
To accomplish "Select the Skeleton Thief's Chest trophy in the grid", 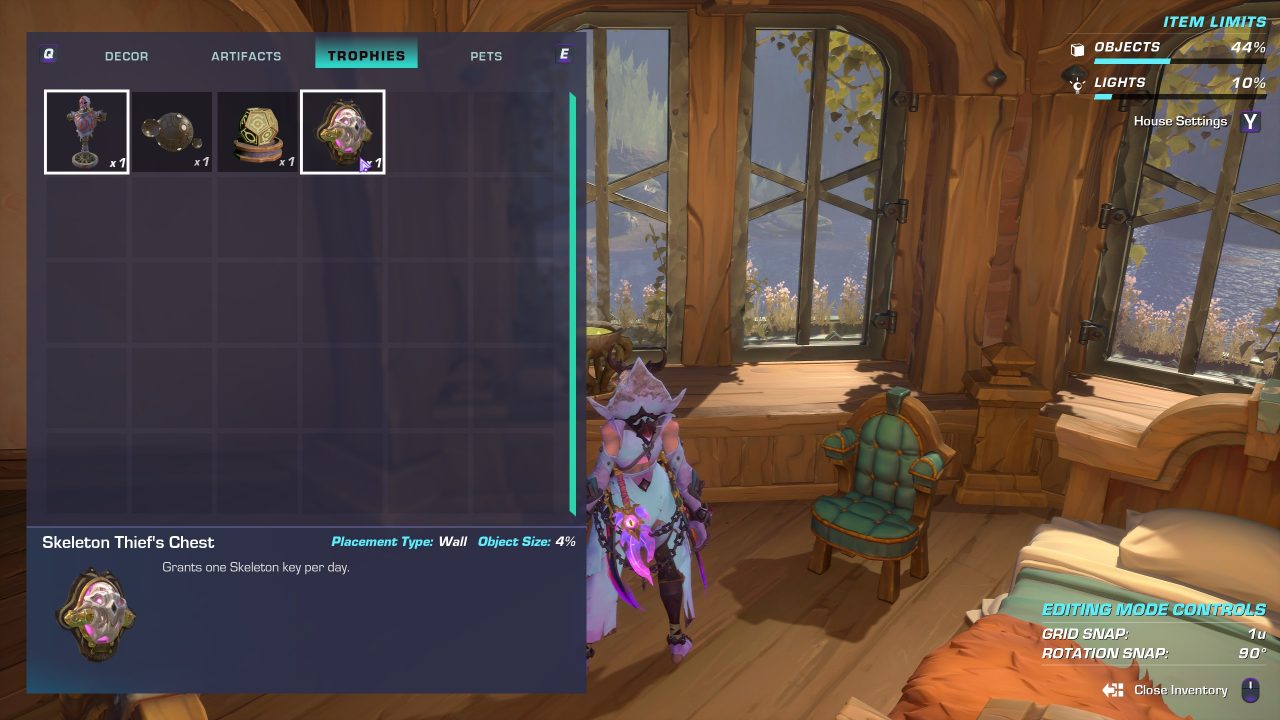I will tap(342, 131).
